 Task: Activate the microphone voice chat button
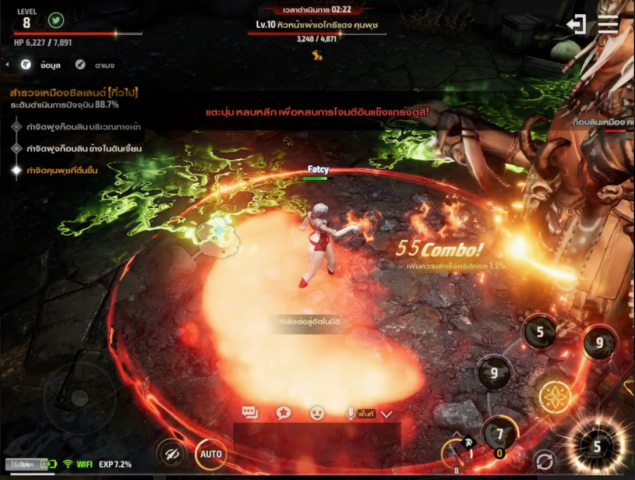coord(351,412)
